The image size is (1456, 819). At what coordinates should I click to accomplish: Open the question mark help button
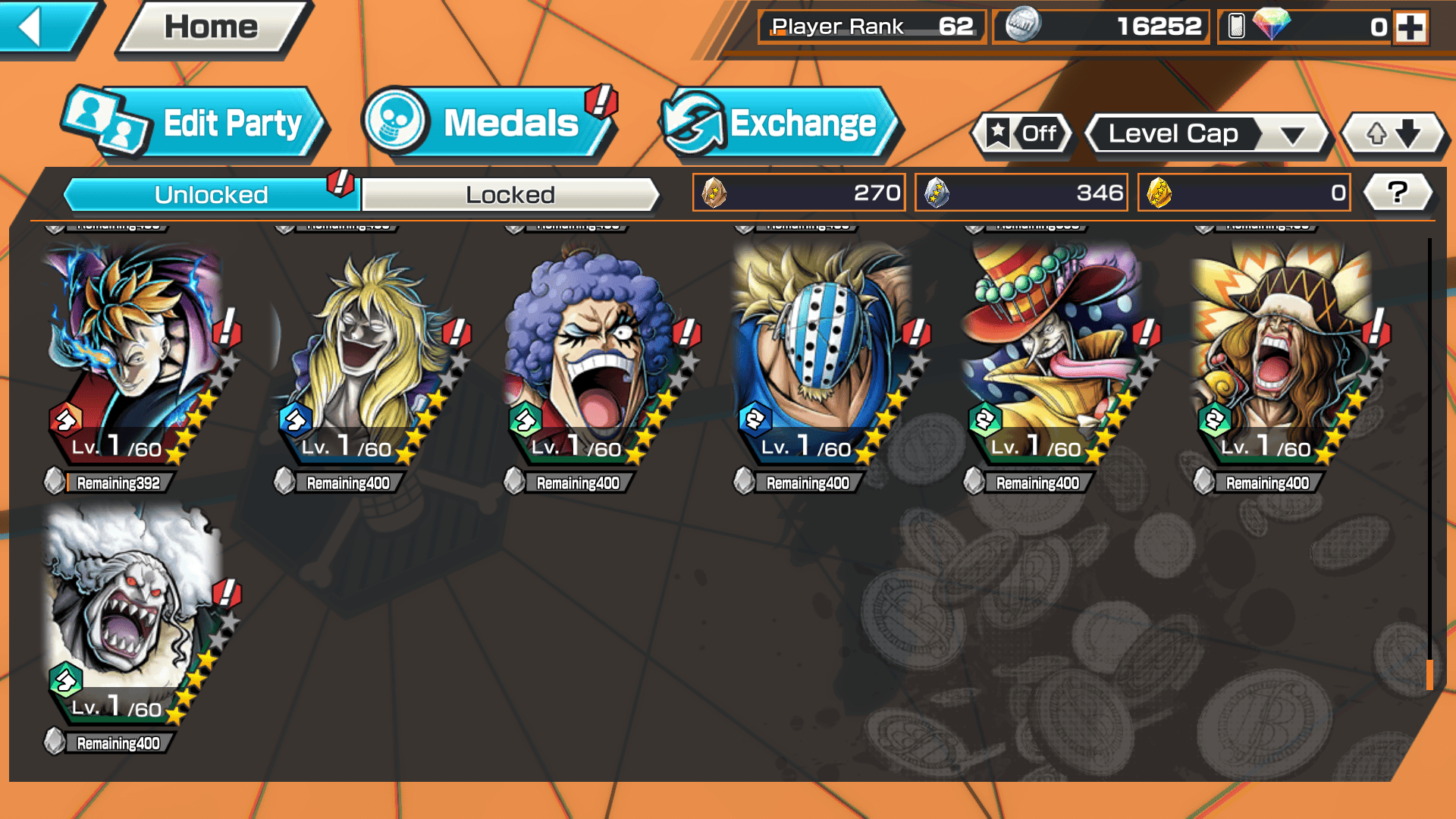[1398, 193]
